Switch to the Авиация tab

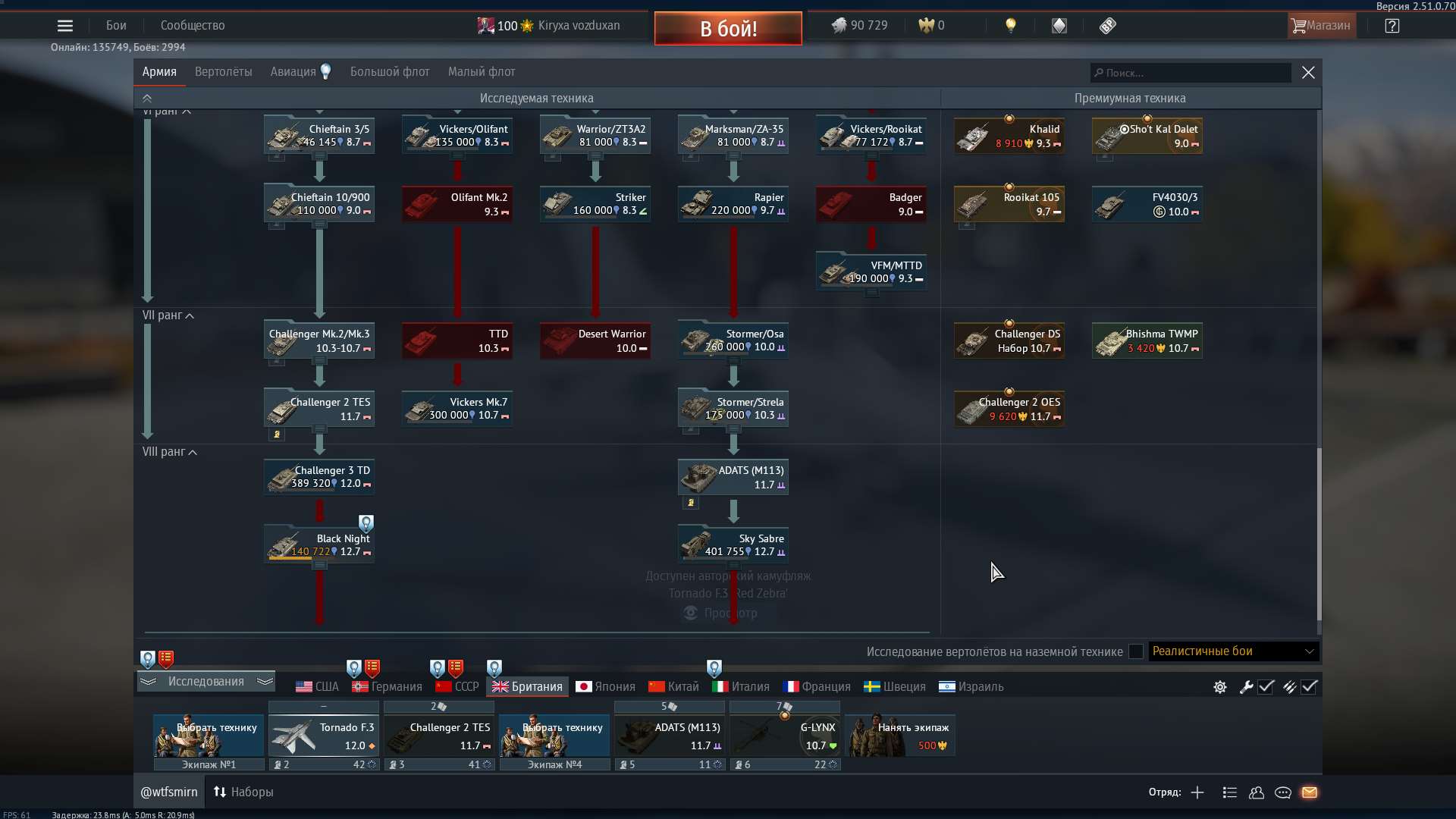290,71
